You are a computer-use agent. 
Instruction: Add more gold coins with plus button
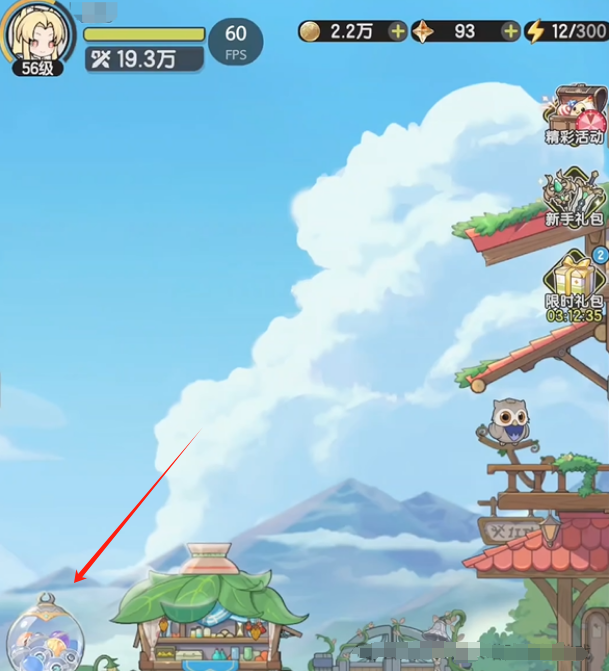(397, 31)
